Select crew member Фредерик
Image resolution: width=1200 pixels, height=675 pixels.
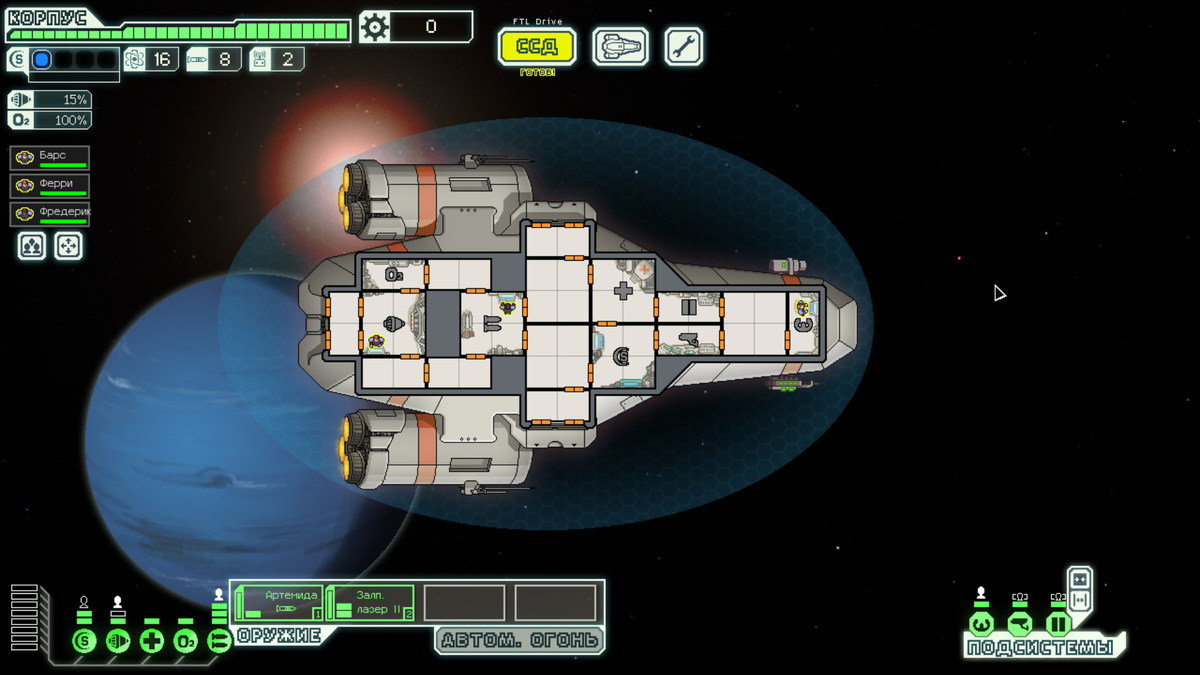[x=50, y=214]
